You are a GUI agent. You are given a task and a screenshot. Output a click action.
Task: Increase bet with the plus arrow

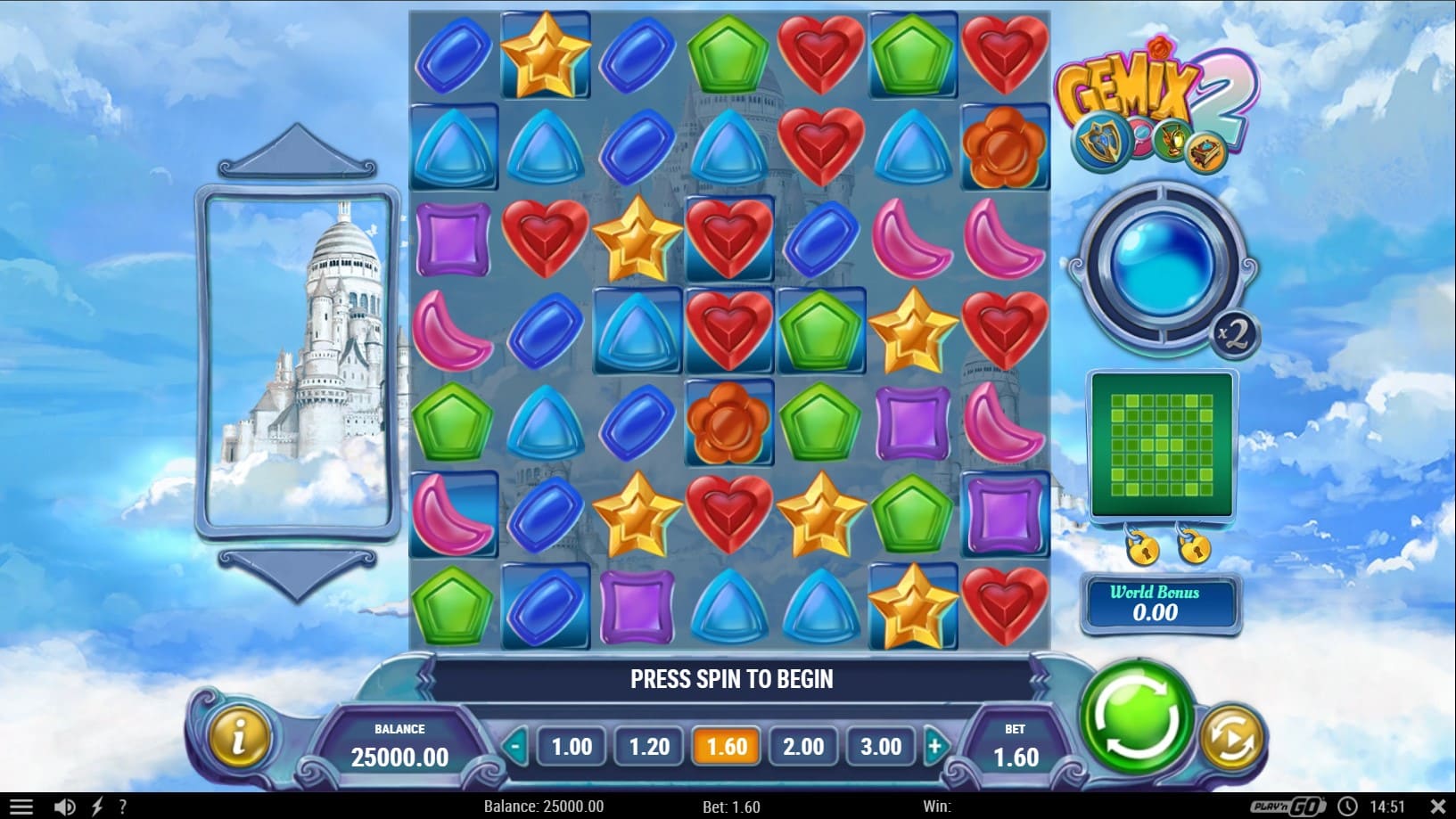[x=935, y=746]
